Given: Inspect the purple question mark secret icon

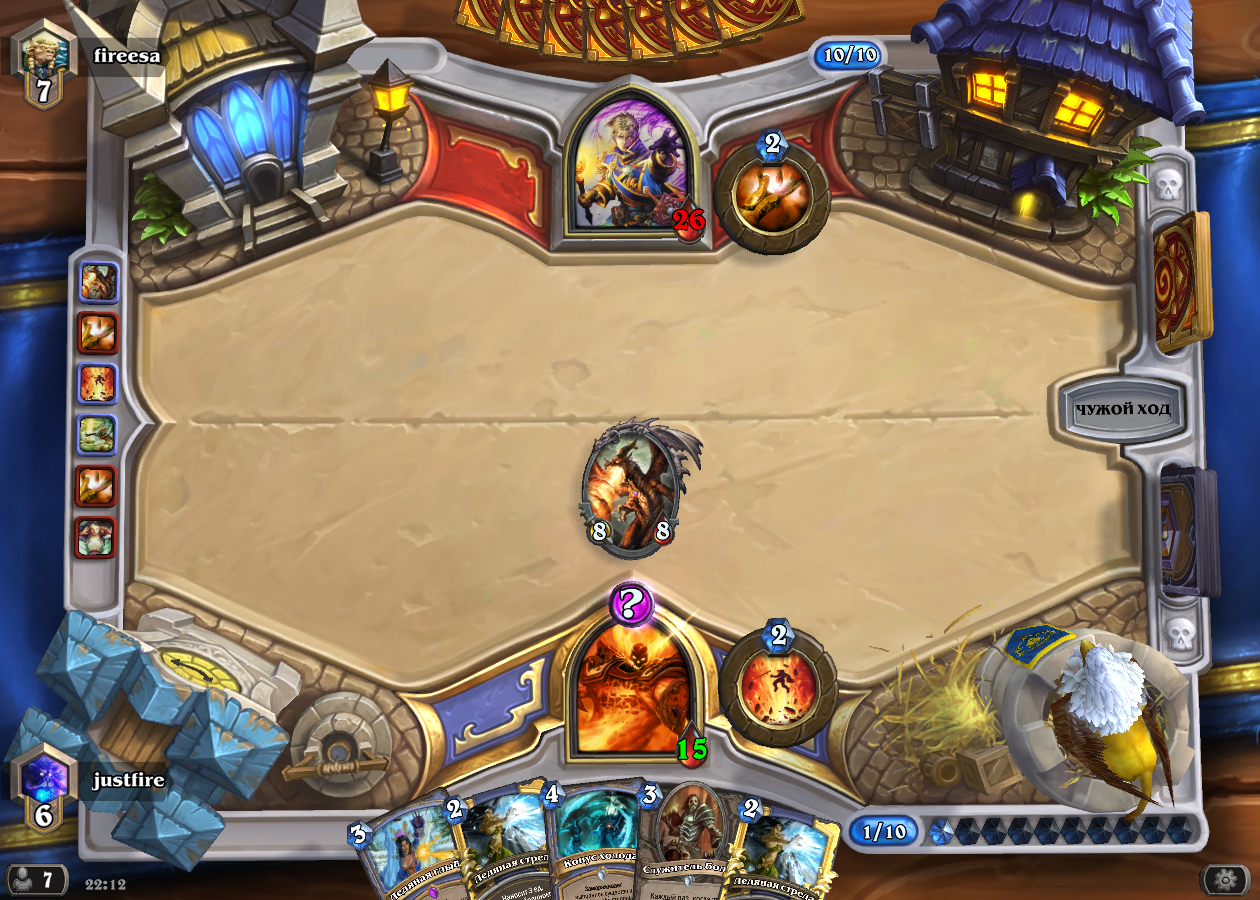Looking at the screenshot, I should click(x=630, y=604).
